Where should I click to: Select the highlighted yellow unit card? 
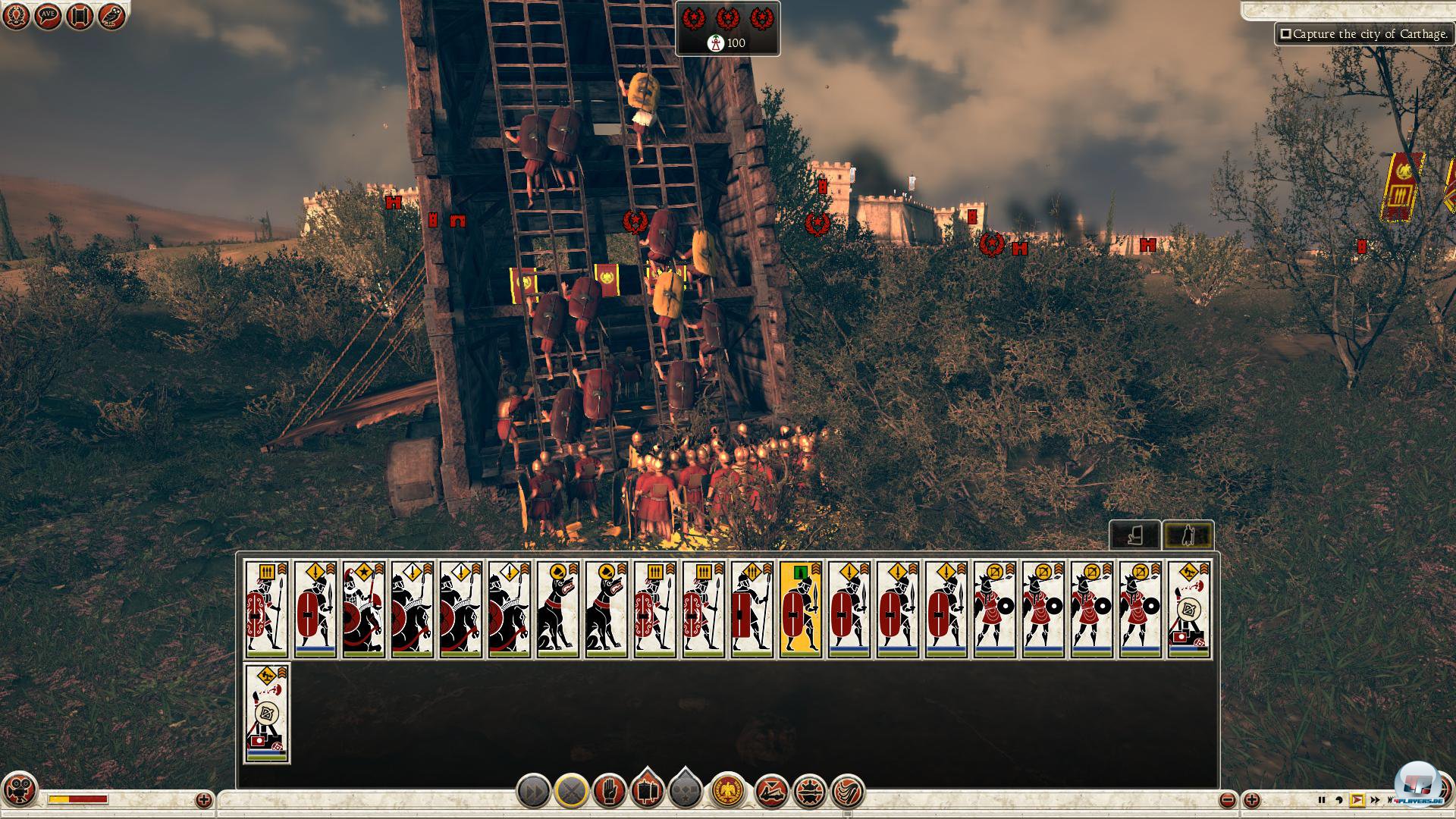coord(801,610)
